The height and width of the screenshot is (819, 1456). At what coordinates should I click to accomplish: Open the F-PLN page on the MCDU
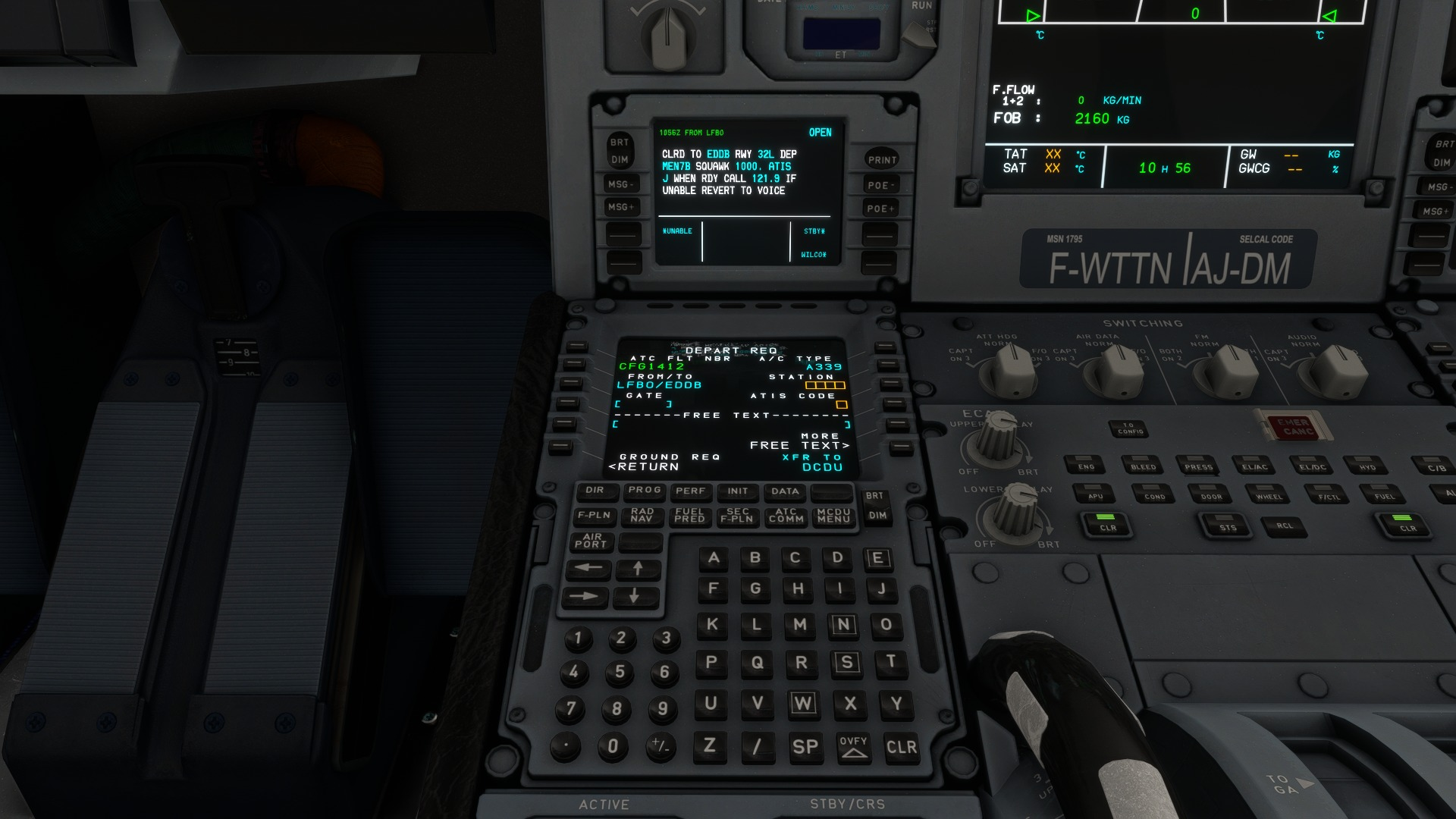pyautogui.click(x=593, y=516)
